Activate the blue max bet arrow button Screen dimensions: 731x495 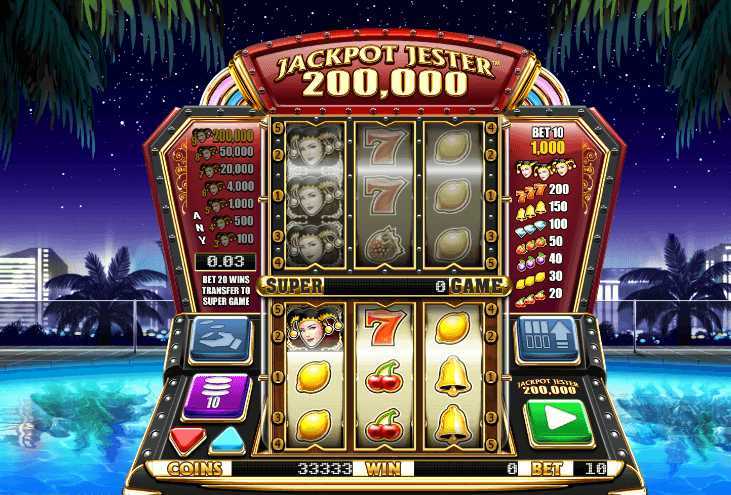pyautogui.click(x=547, y=337)
